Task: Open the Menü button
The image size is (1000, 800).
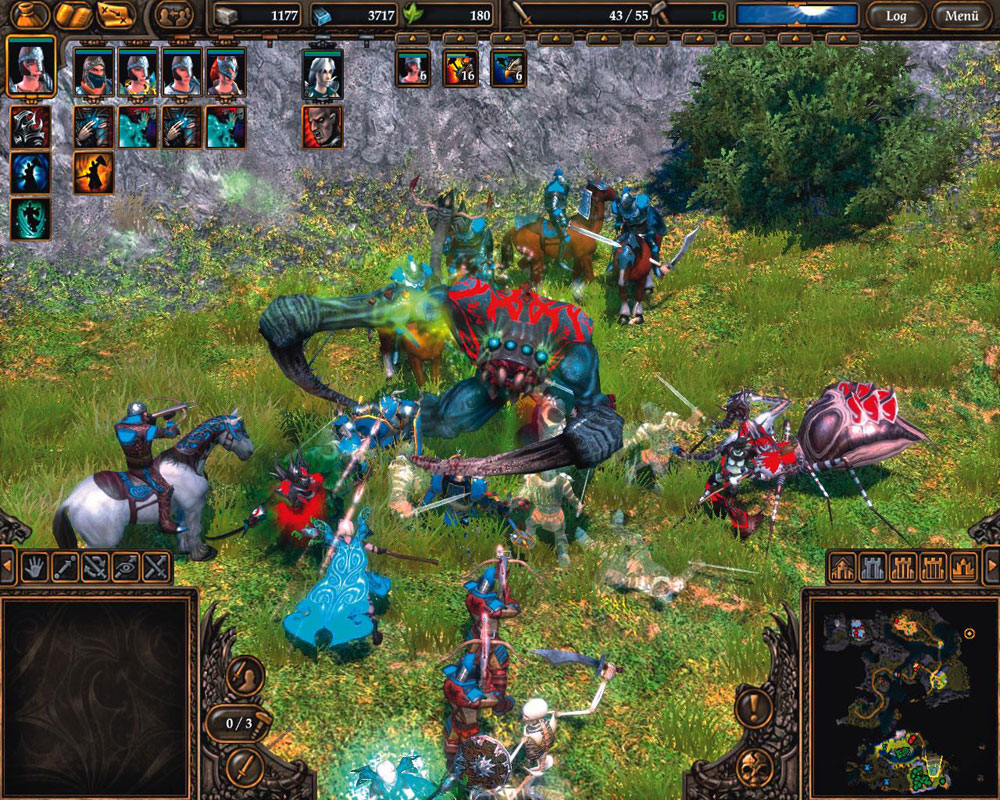Action: coord(962,15)
